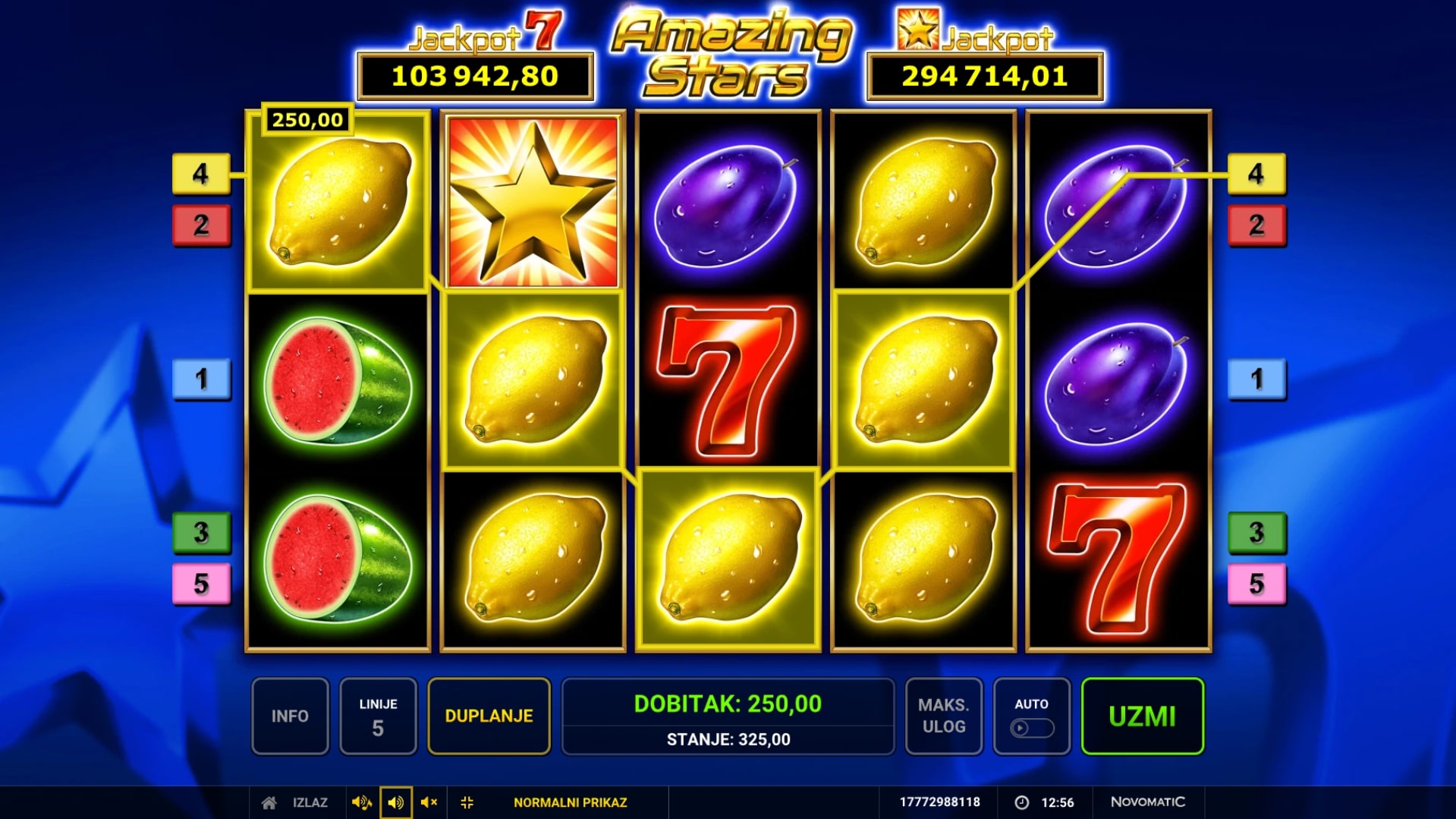The width and height of the screenshot is (1456, 819).
Task: Mute audio with crossed speaker icon
Action: pyautogui.click(x=429, y=802)
